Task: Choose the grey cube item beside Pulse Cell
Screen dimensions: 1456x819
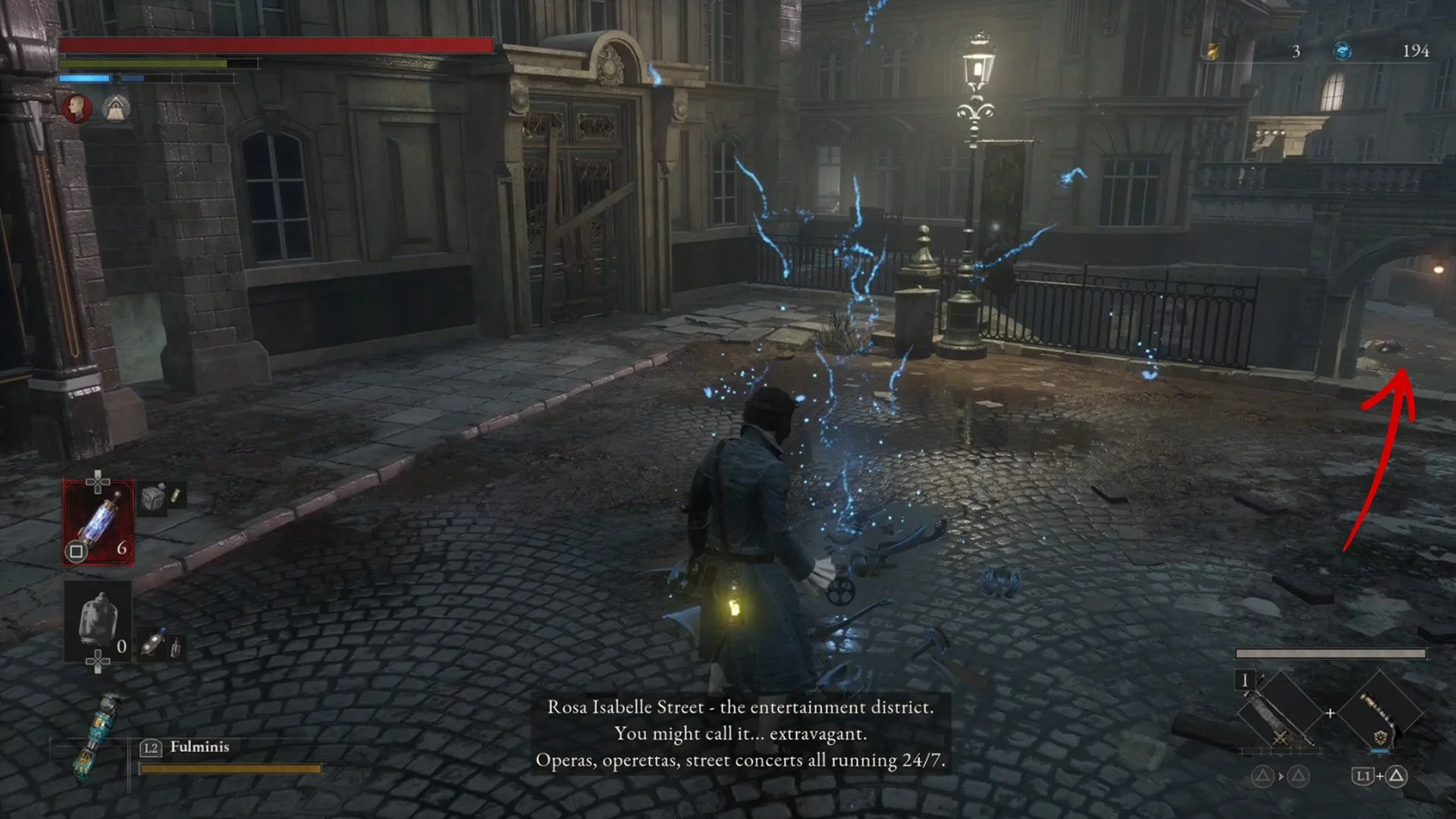Action: click(153, 498)
